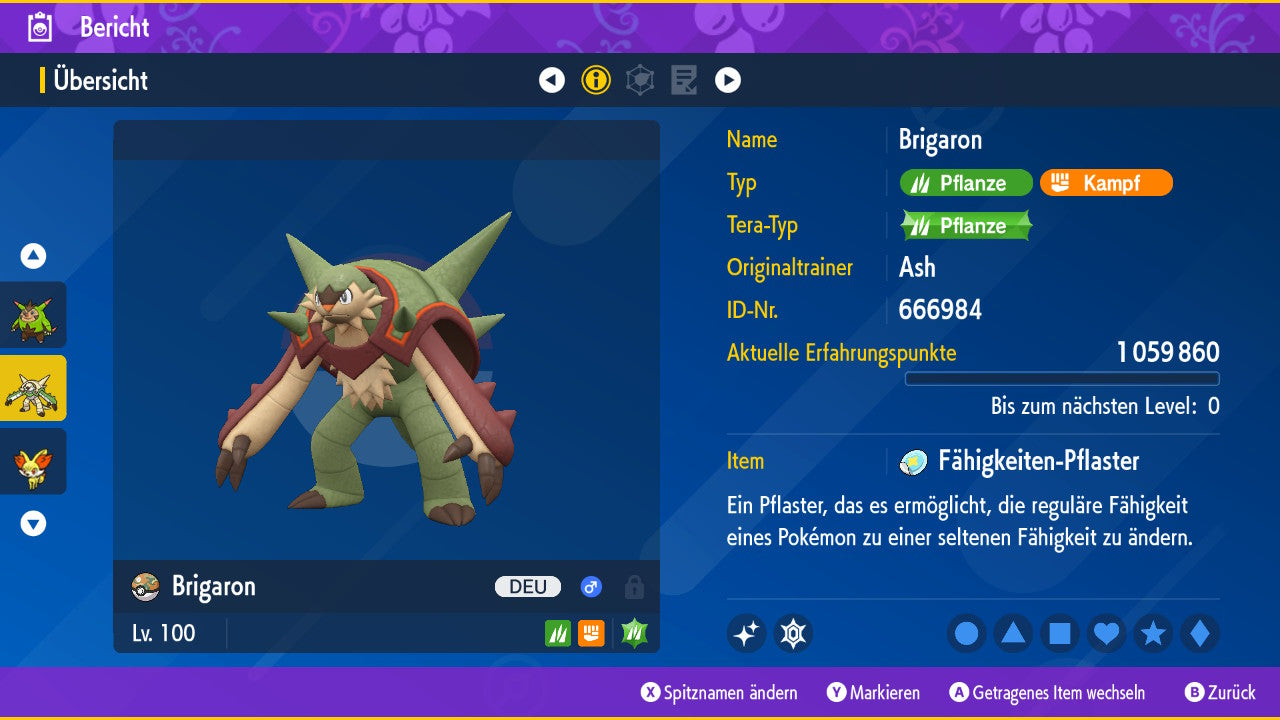Toggle the heart marking

(x=1106, y=634)
